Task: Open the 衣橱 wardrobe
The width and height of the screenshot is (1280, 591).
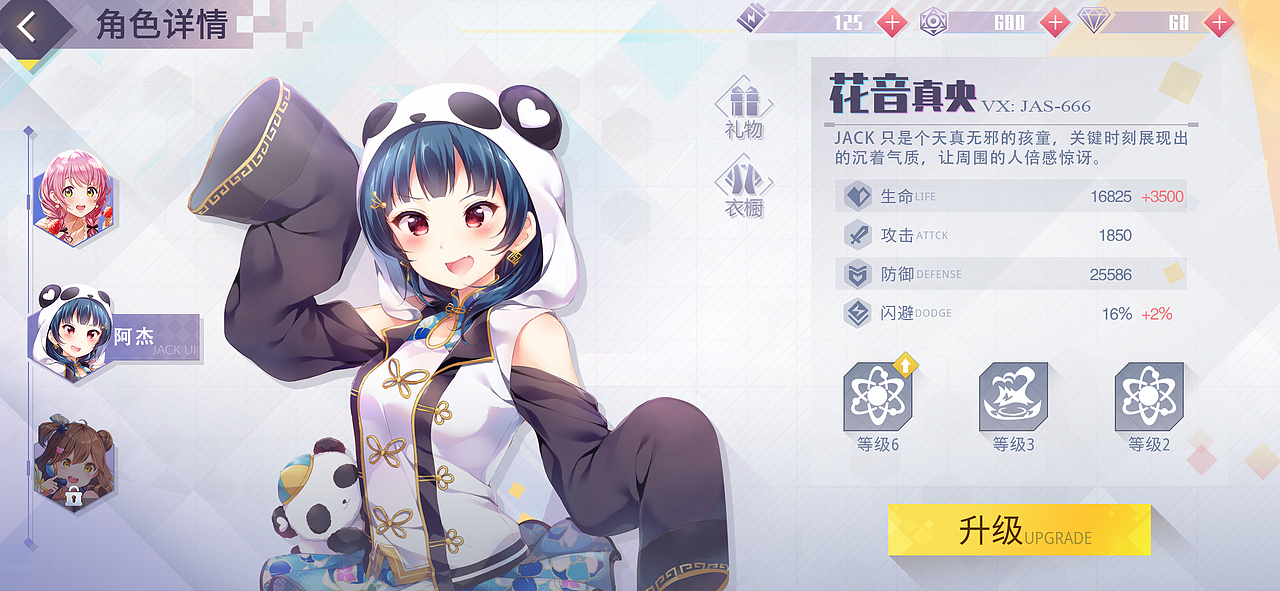Action: coord(743,187)
